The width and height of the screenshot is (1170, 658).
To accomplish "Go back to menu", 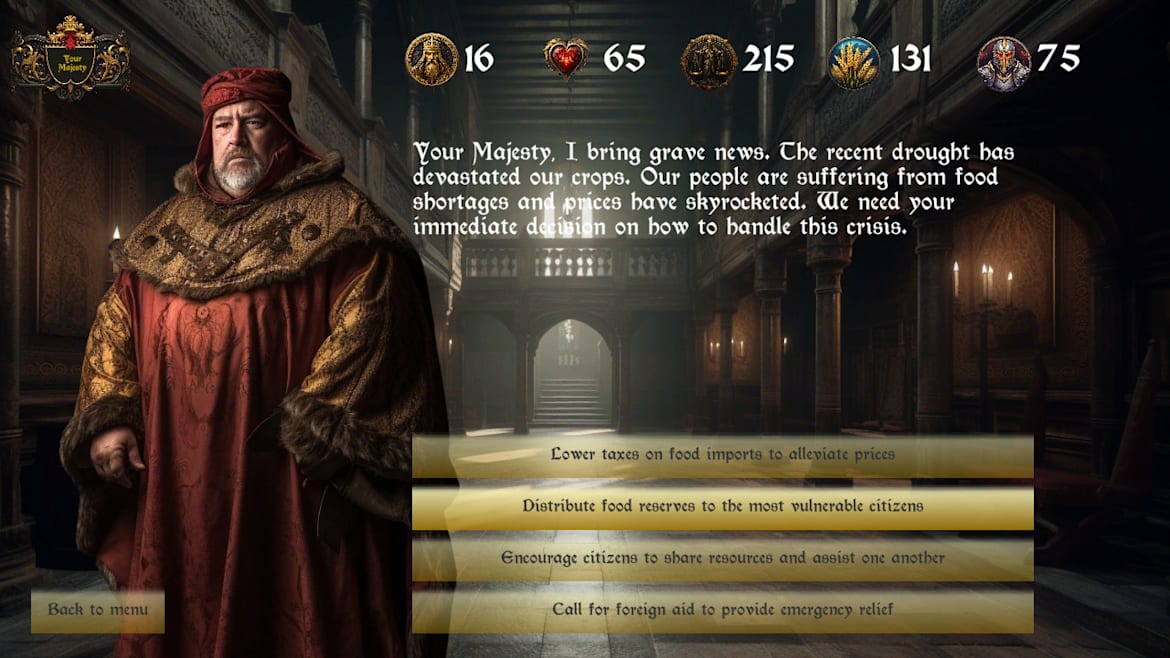I will 98,610.
